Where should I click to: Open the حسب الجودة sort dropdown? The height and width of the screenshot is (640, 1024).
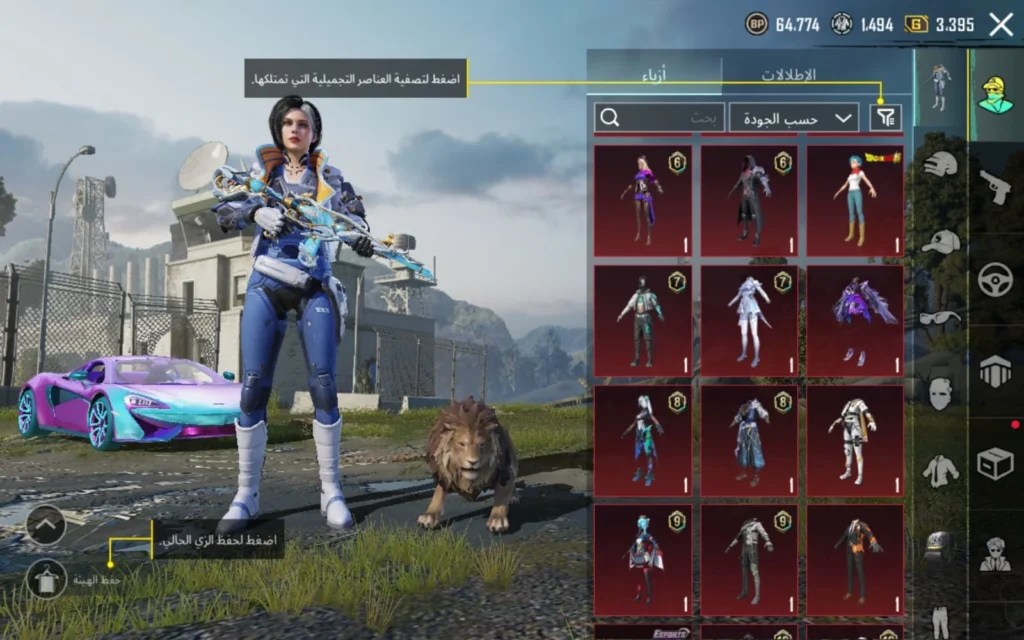(794, 118)
